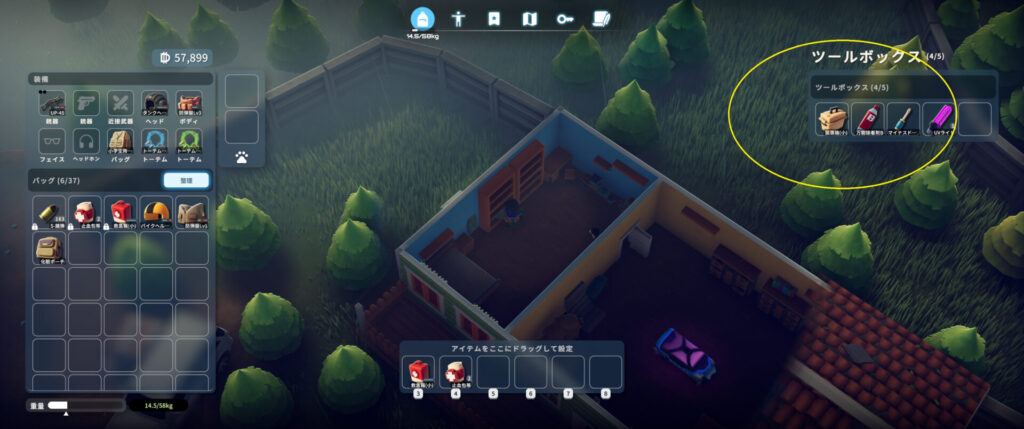Select the equipped bag slot
This screenshot has width=1024, height=429.
click(x=121, y=143)
